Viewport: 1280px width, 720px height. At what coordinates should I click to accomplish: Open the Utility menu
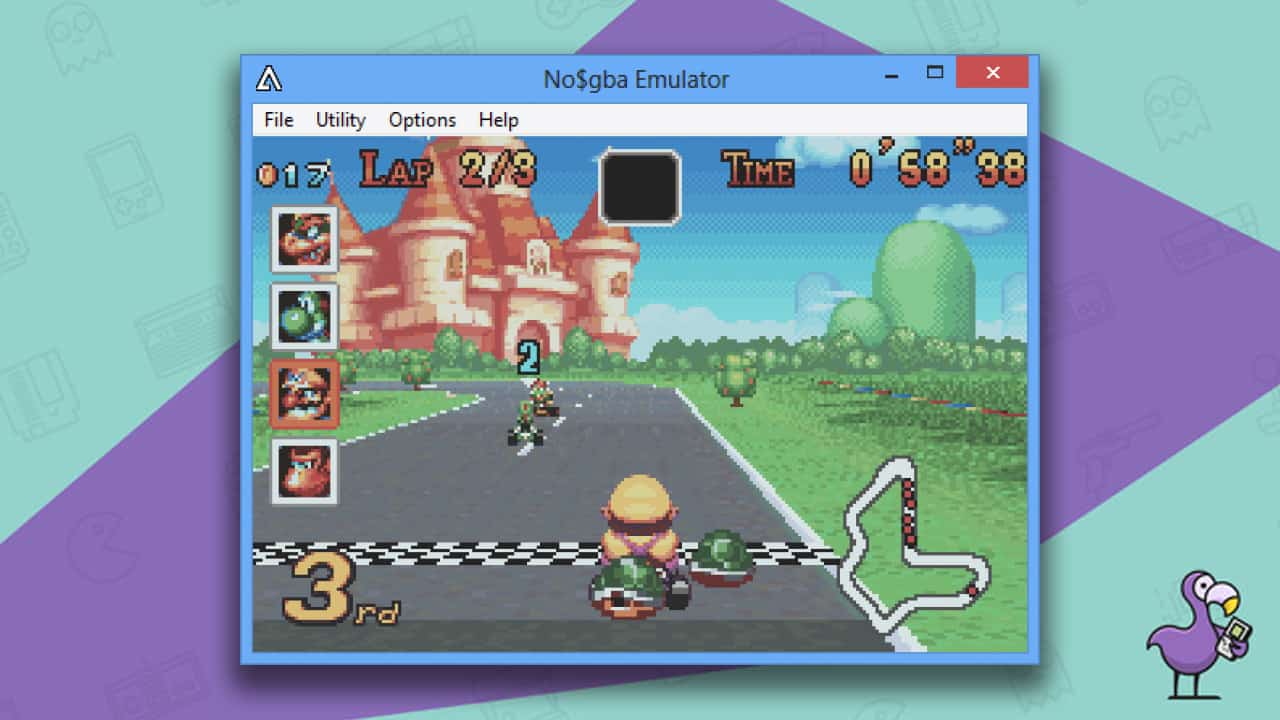tap(339, 120)
